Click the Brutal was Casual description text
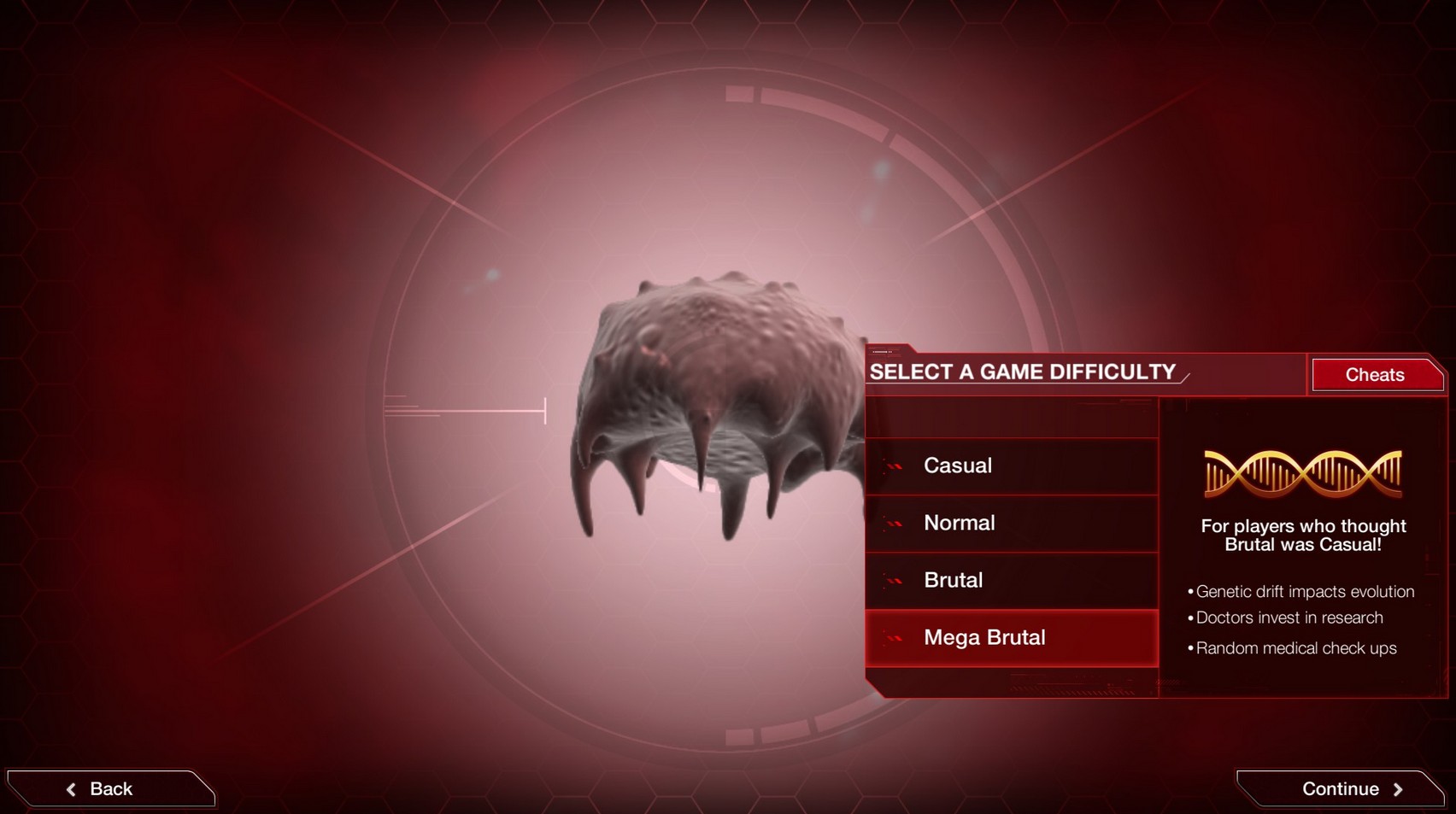The width and height of the screenshot is (1456, 814). click(1304, 536)
